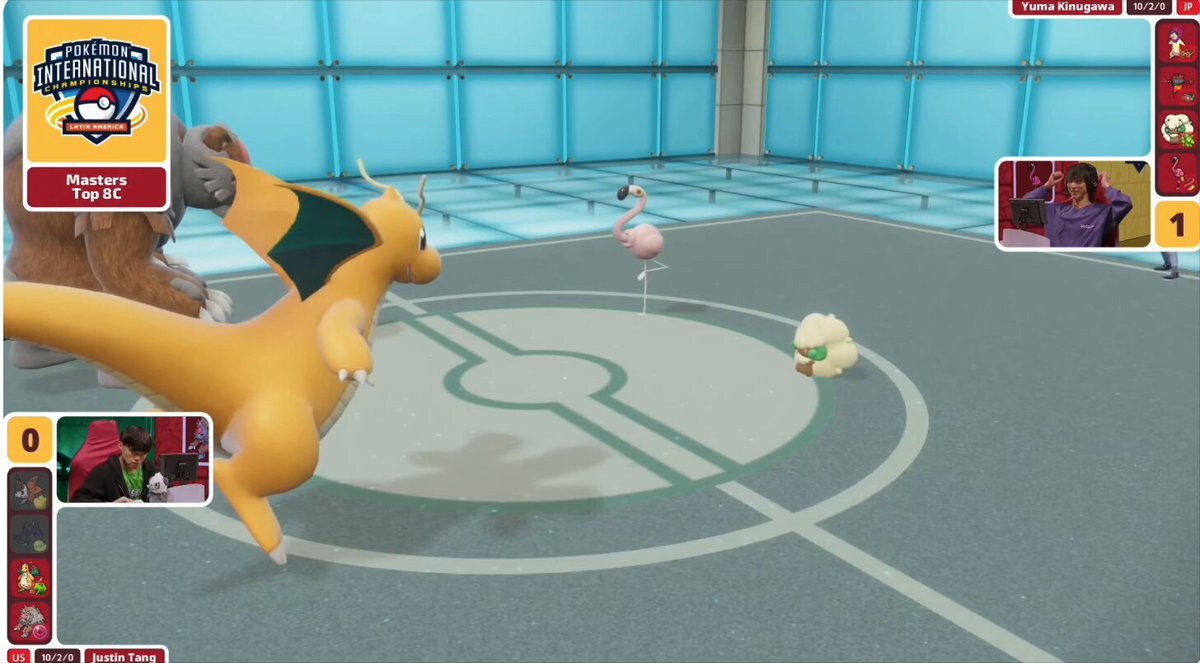Viewport: 1200px width, 663px height.
Task: Open Justin Tang's player camera feed
Action: click(133, 459)
